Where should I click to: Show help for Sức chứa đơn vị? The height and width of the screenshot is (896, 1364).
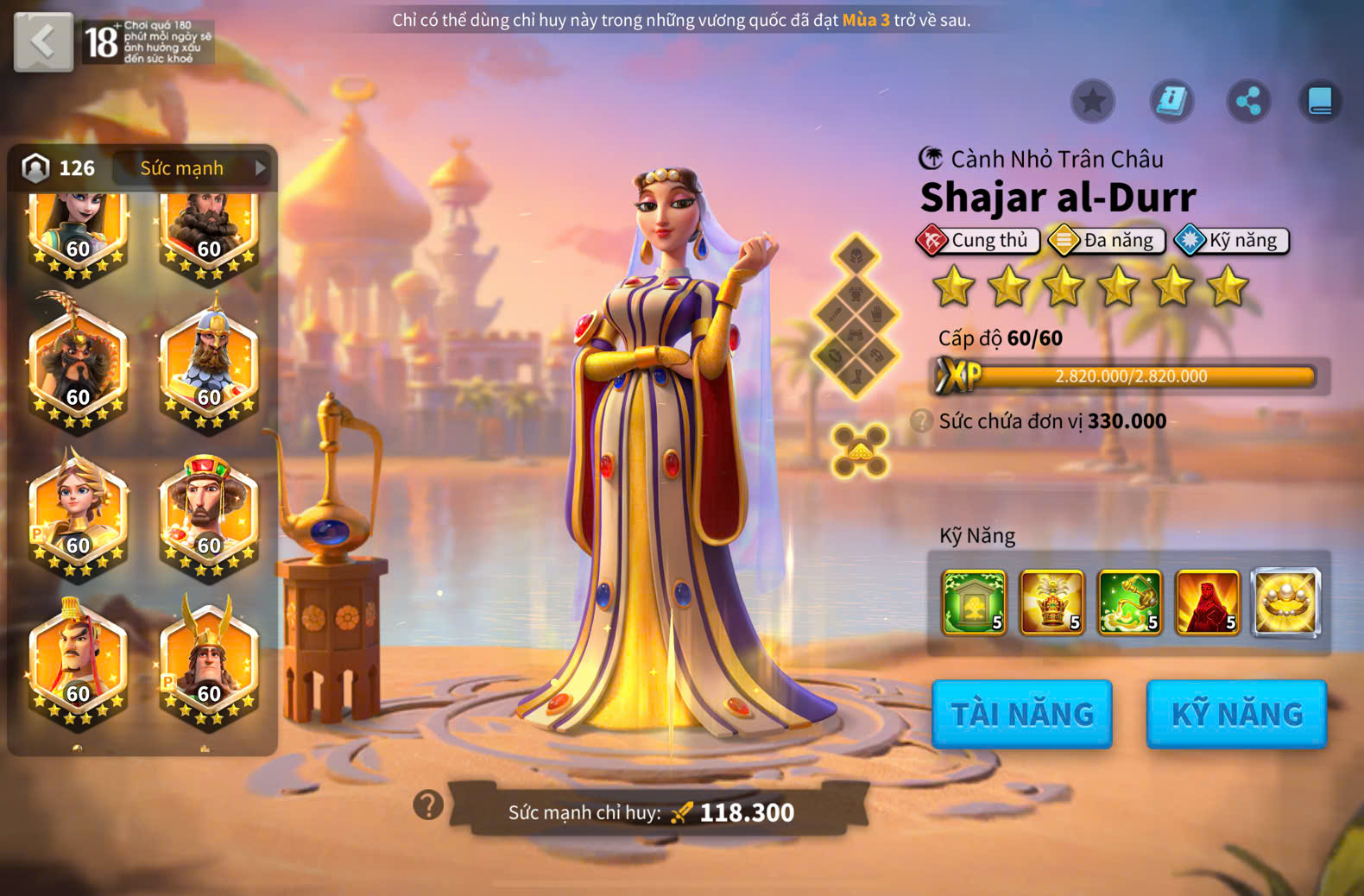921,421
